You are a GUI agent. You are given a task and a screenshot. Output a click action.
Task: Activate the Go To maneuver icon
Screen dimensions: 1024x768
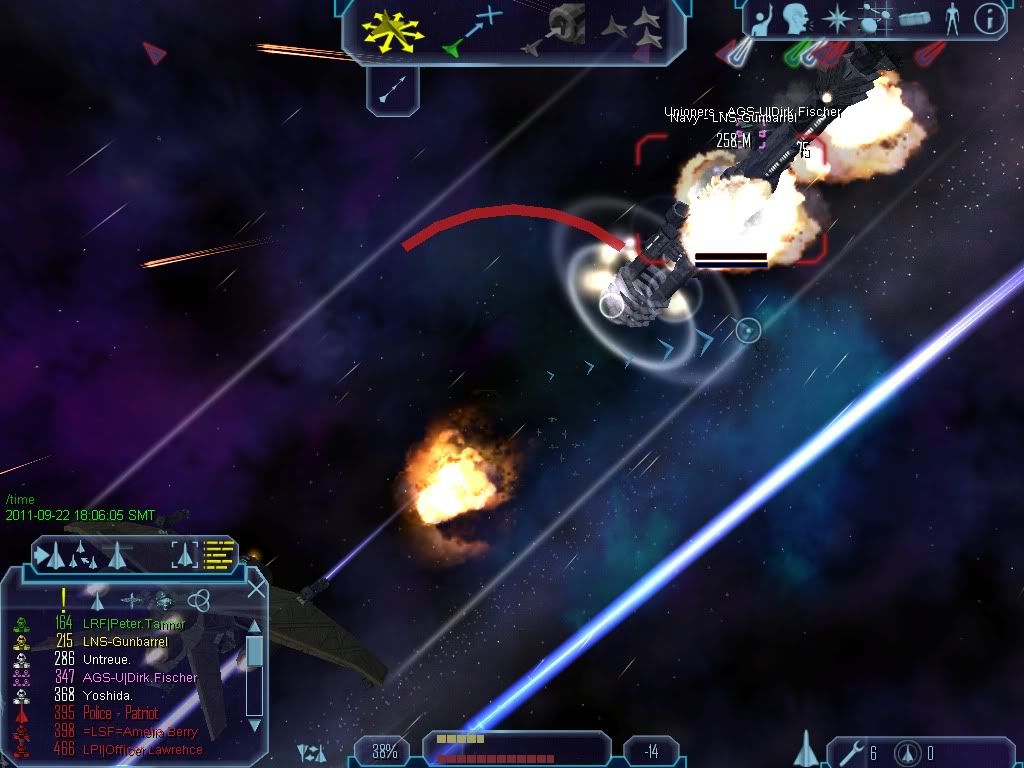[x=473, y=31]
